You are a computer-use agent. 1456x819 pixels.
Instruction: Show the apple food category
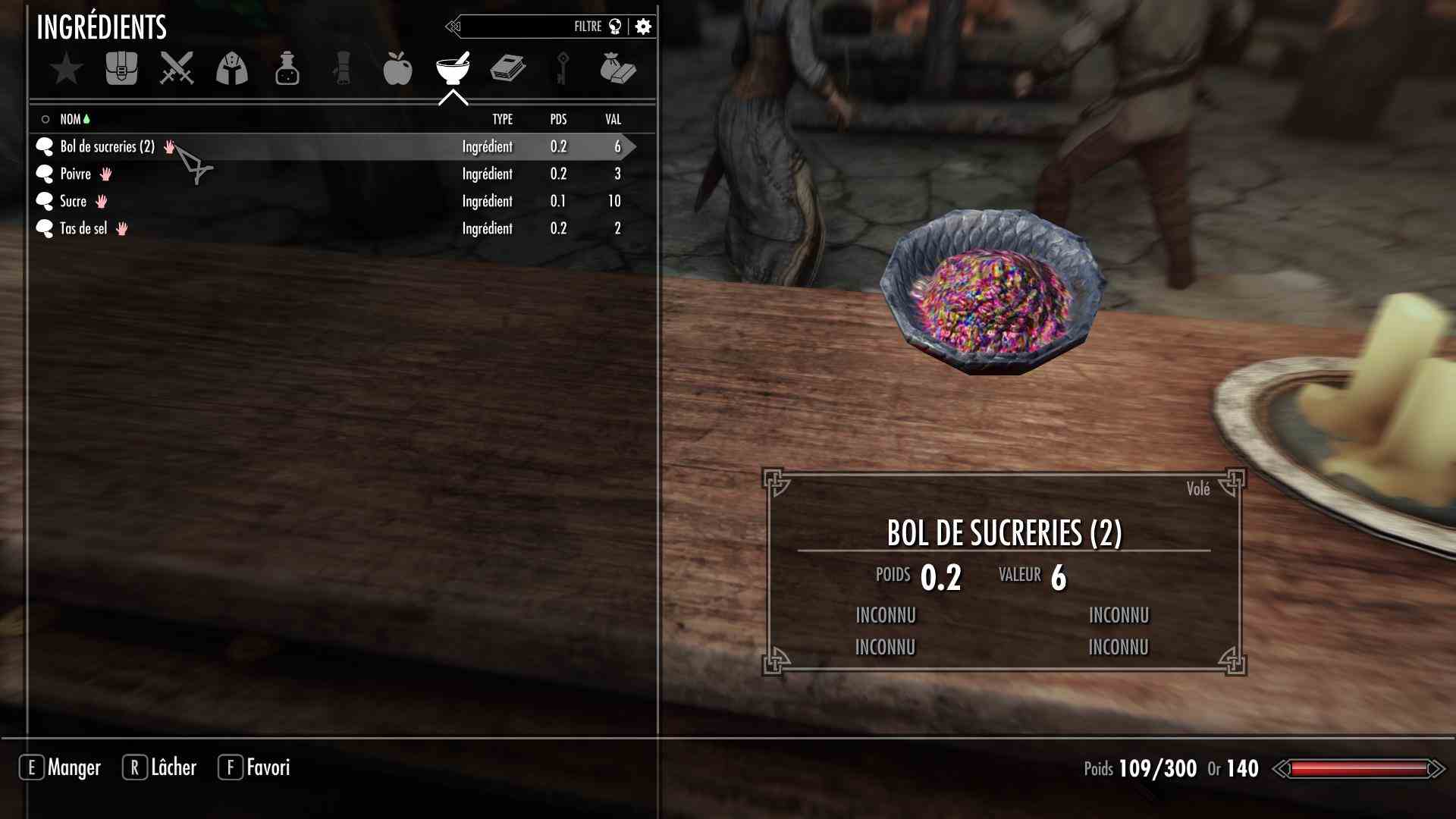[397, 69]
